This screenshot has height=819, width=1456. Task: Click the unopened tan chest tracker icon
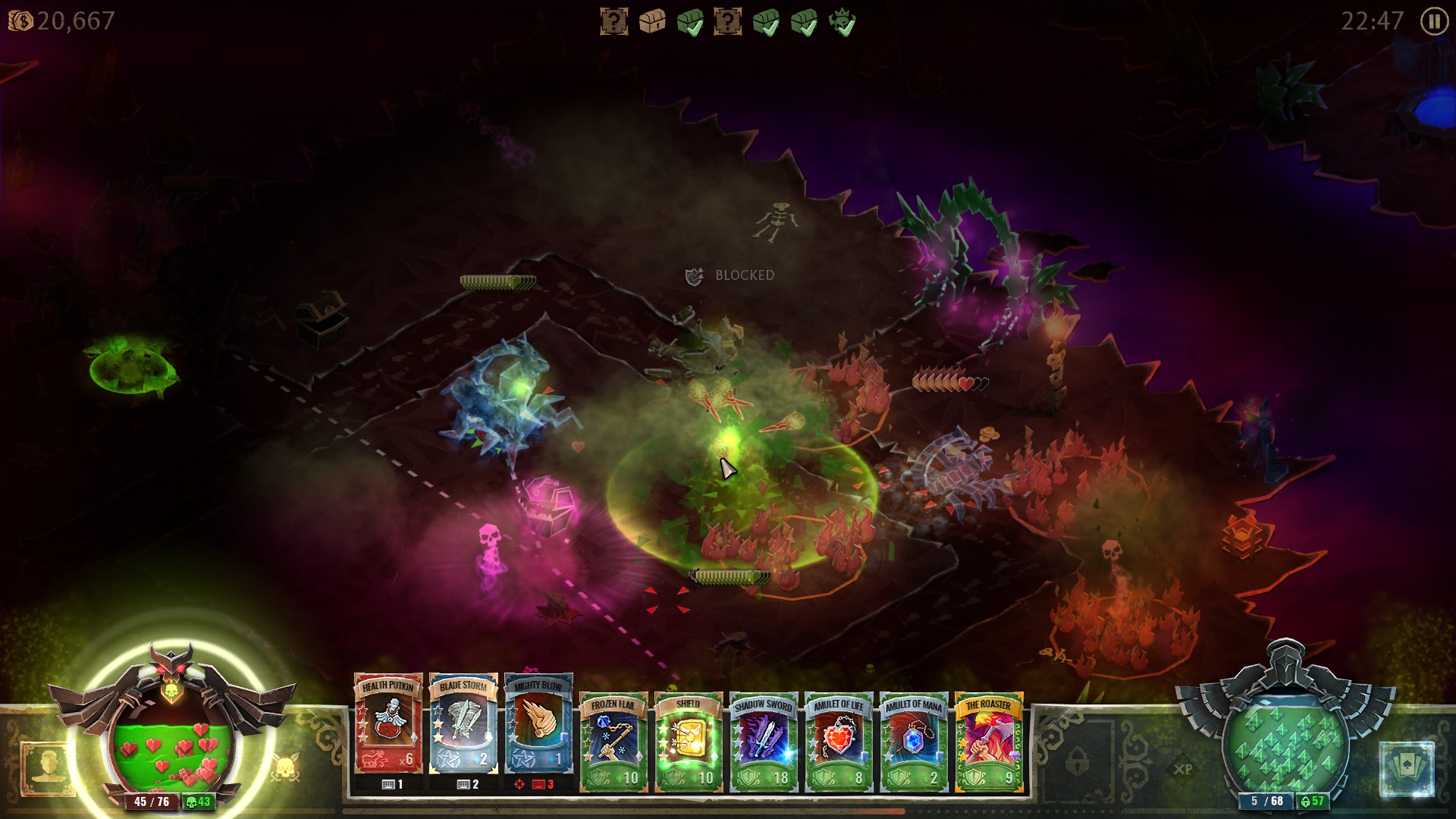(652, 21)
